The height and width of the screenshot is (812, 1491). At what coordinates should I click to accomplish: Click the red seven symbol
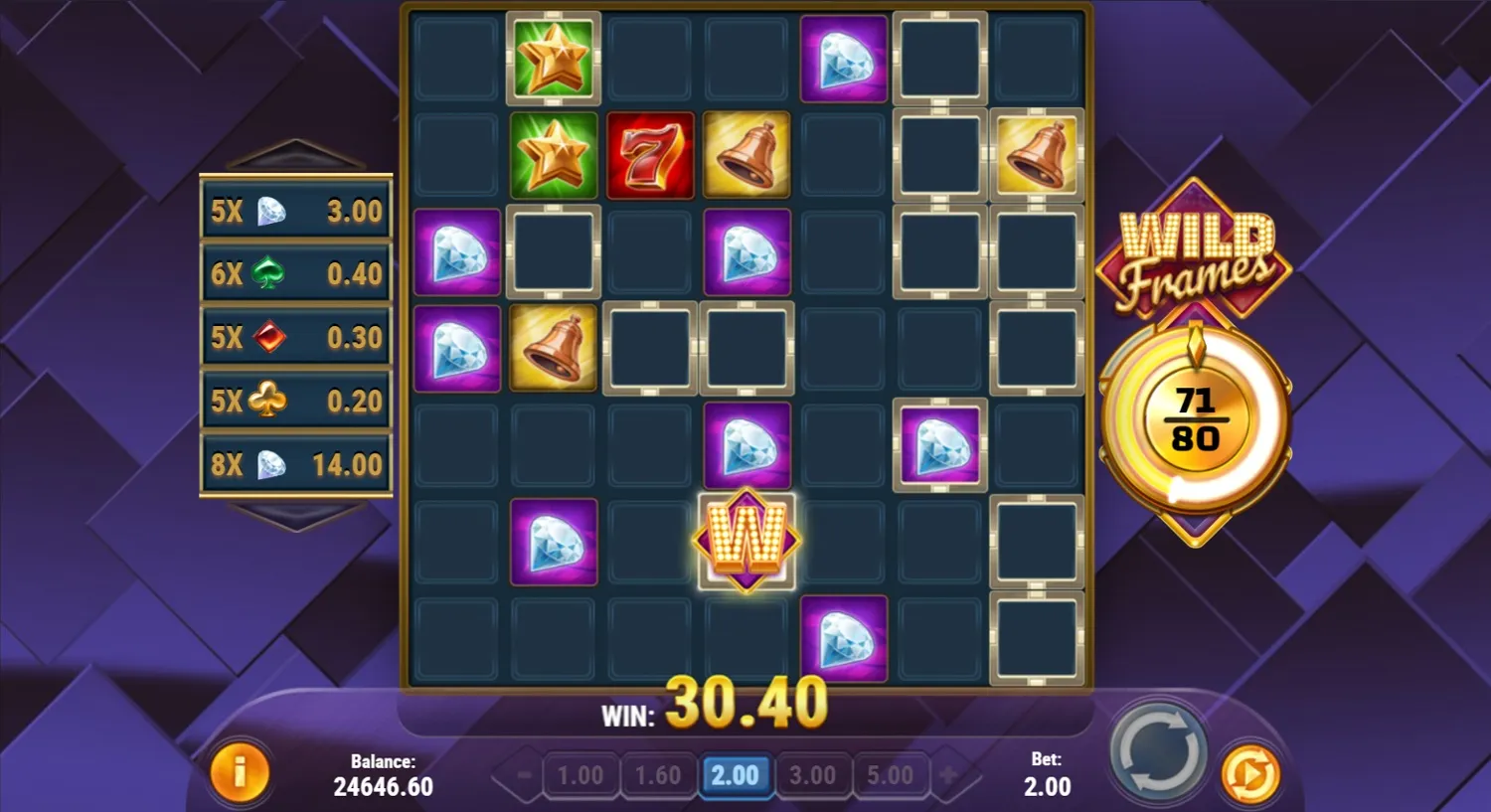tap(650, 154)
